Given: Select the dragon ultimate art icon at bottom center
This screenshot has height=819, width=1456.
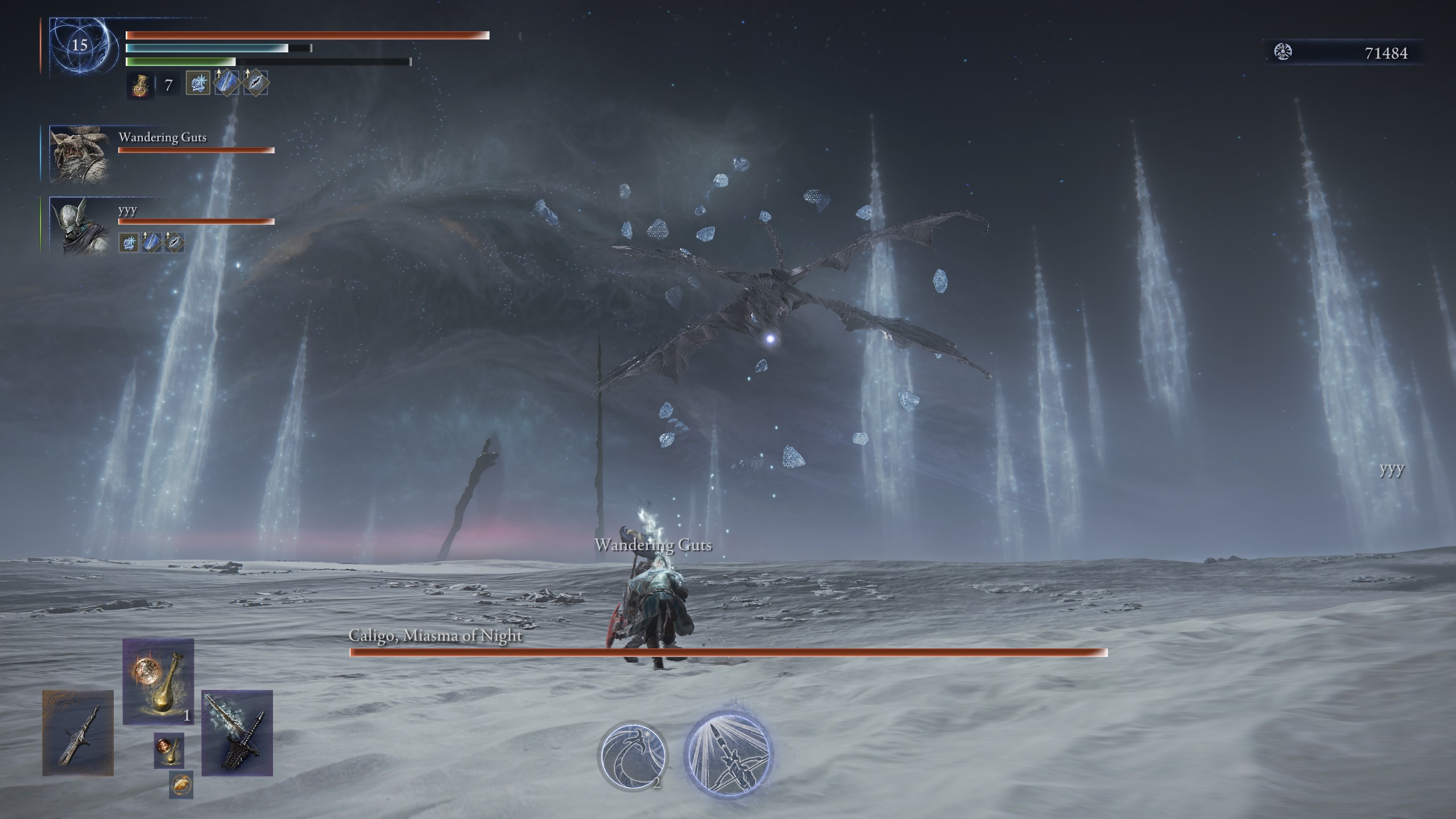Looking at the screenshot, I should 632,757.
